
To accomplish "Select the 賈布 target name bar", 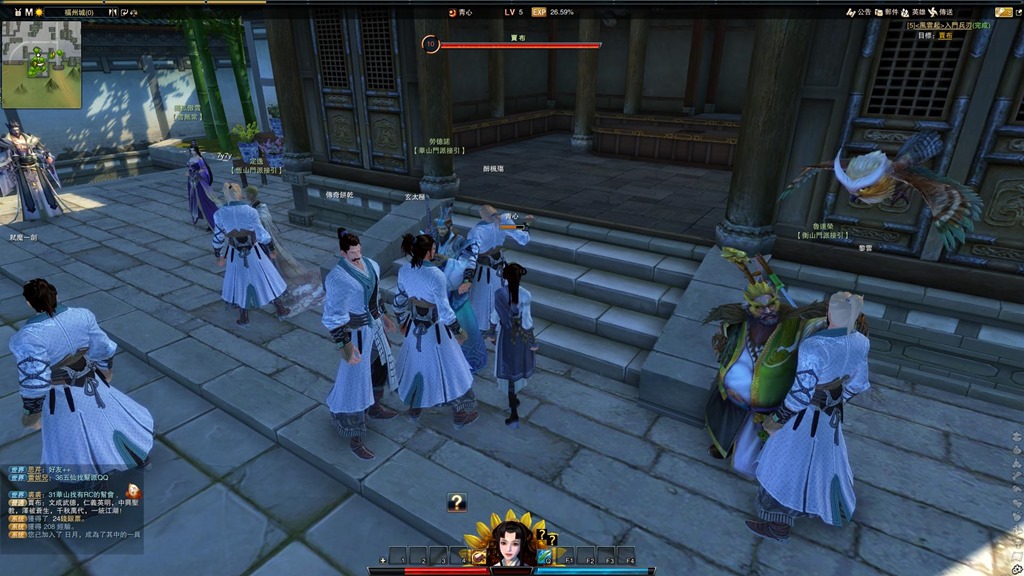I will [520, 43].
